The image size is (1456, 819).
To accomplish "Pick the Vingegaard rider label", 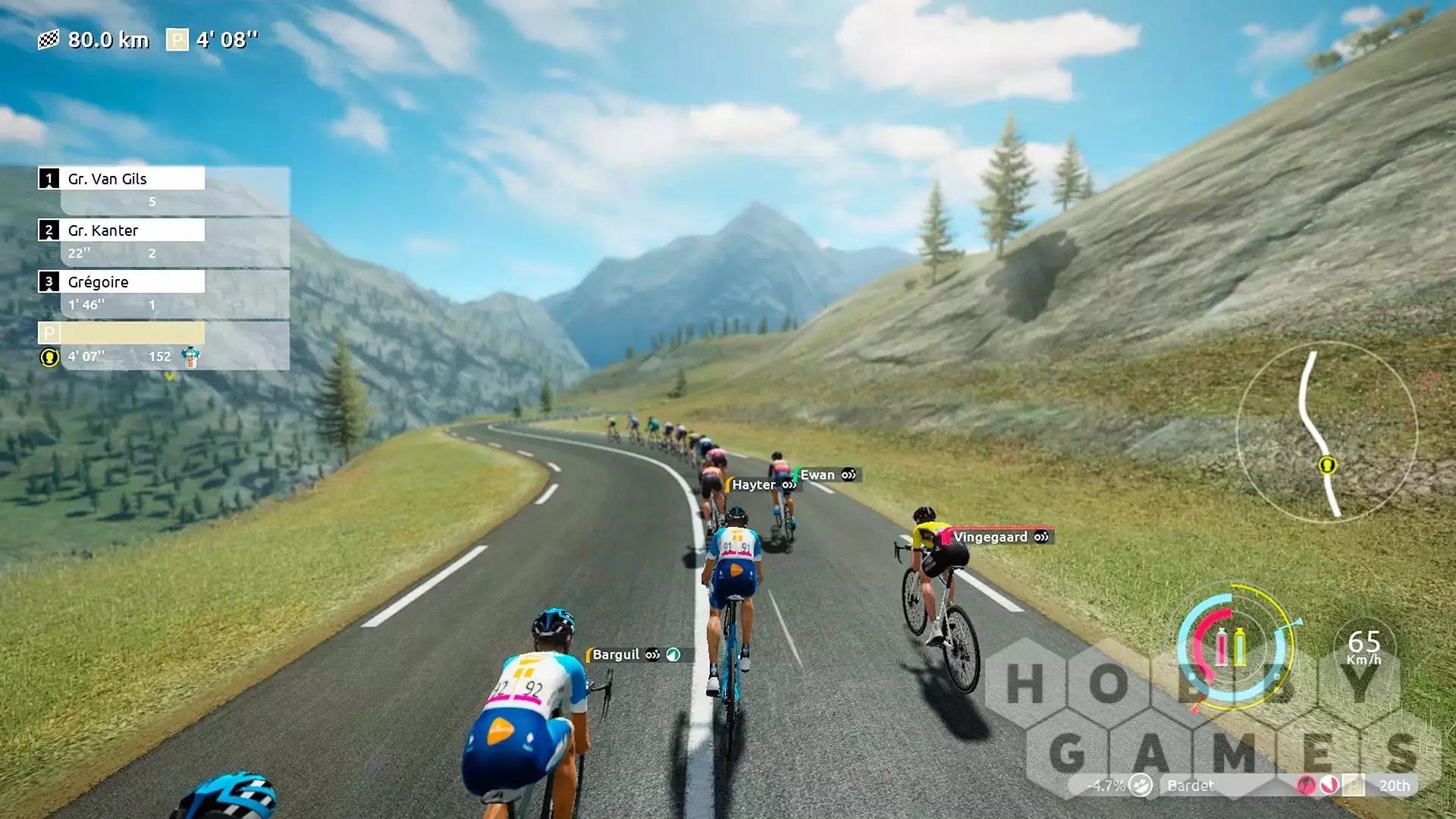I will tap(990, 537).
